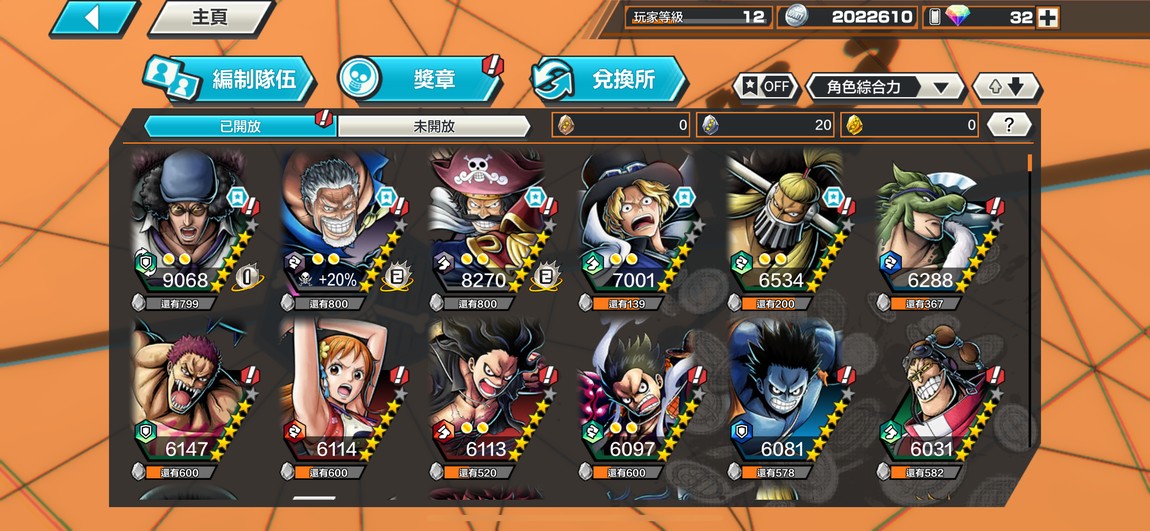Open the question mark help button

click(1009, 125)
